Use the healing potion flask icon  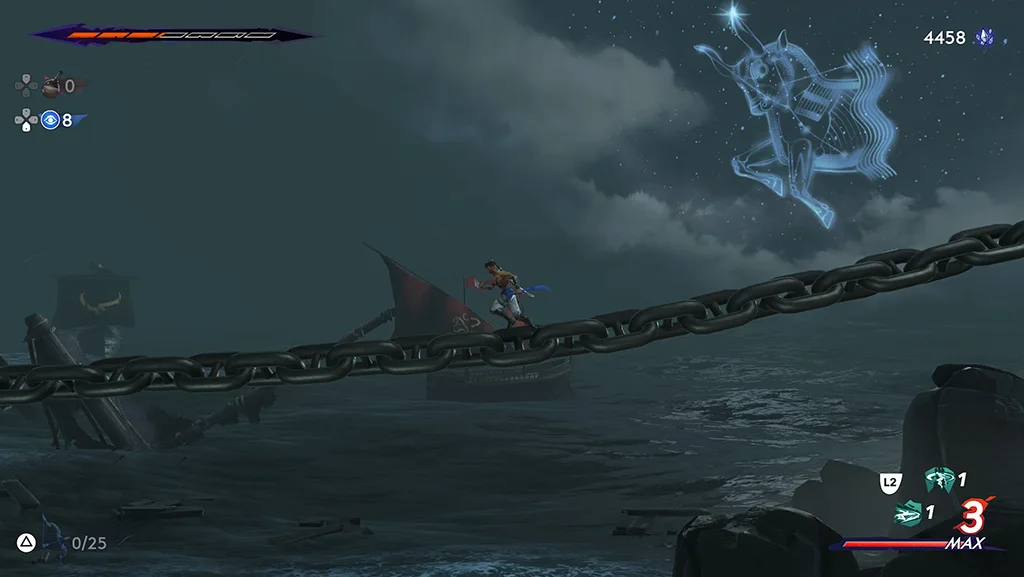point(51,85)
